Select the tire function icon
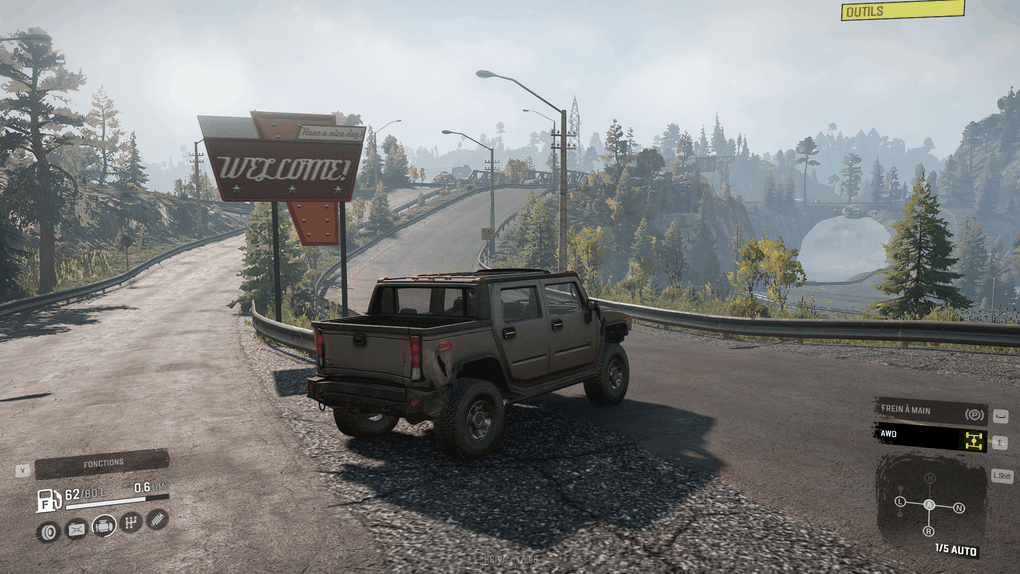The width and height of the screenshot is (1020, 574). [47, 532]
